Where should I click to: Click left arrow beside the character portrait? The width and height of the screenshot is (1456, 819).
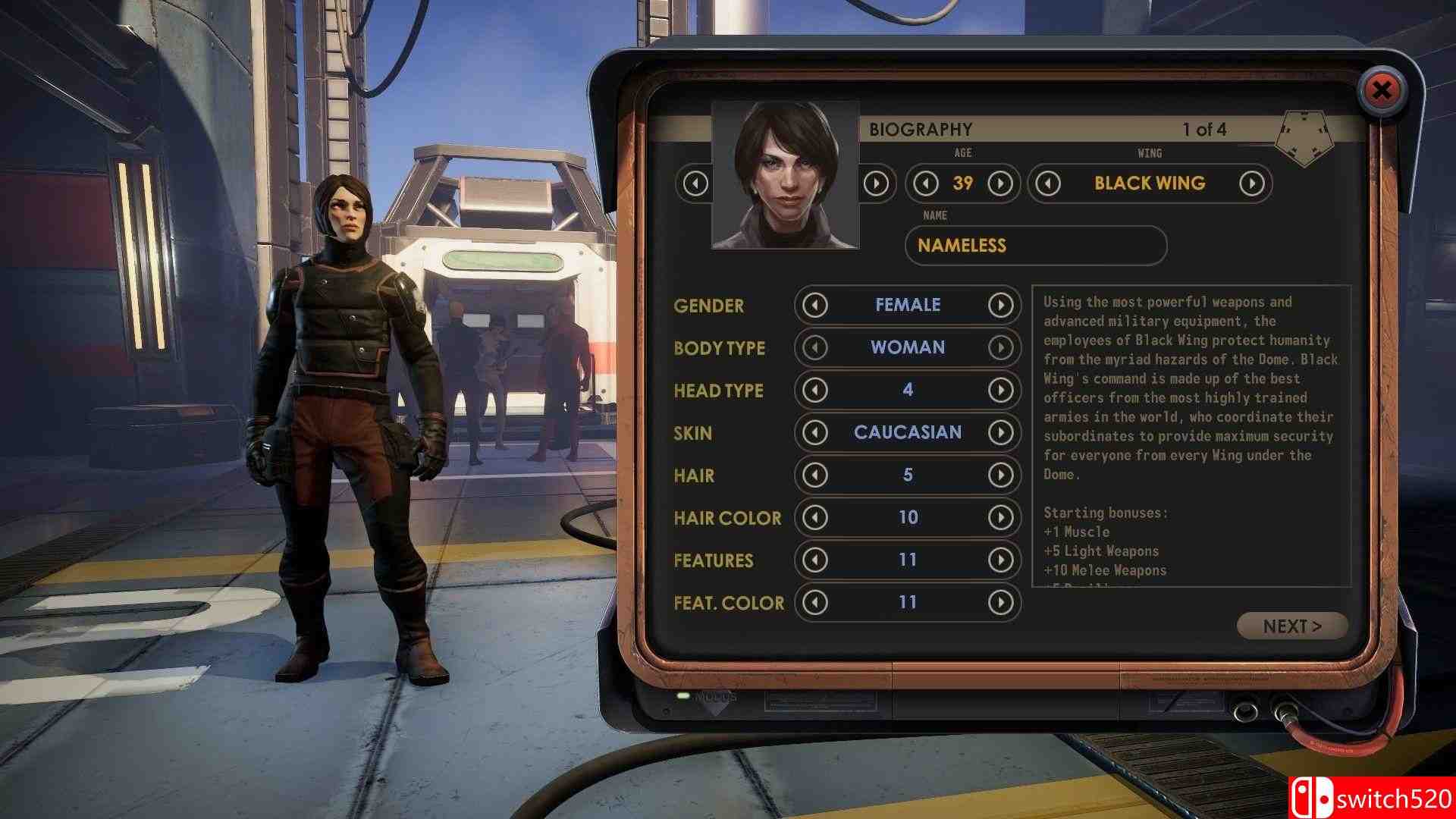pyautogui.click(x=695, y=183)
